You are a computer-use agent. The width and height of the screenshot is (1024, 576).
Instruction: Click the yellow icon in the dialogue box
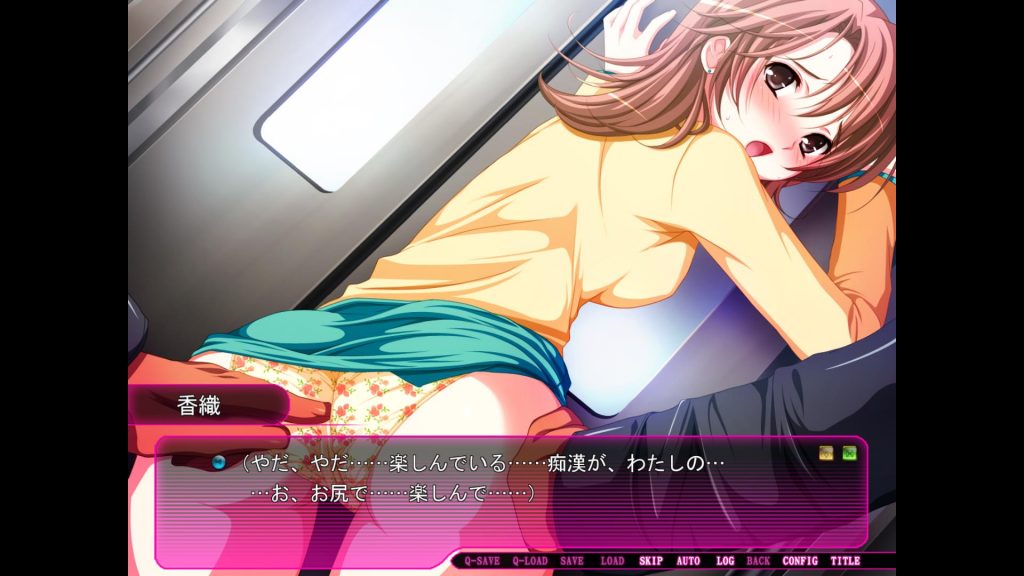point(827,453)
